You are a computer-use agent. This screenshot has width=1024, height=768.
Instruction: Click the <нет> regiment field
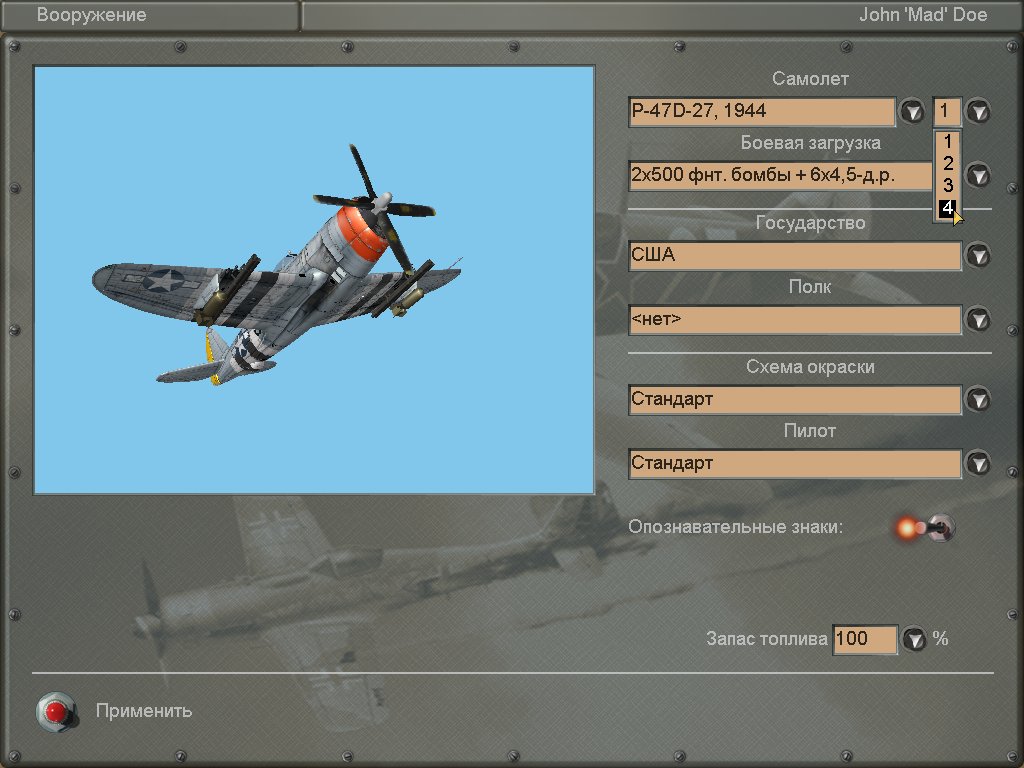coord(795,320)
